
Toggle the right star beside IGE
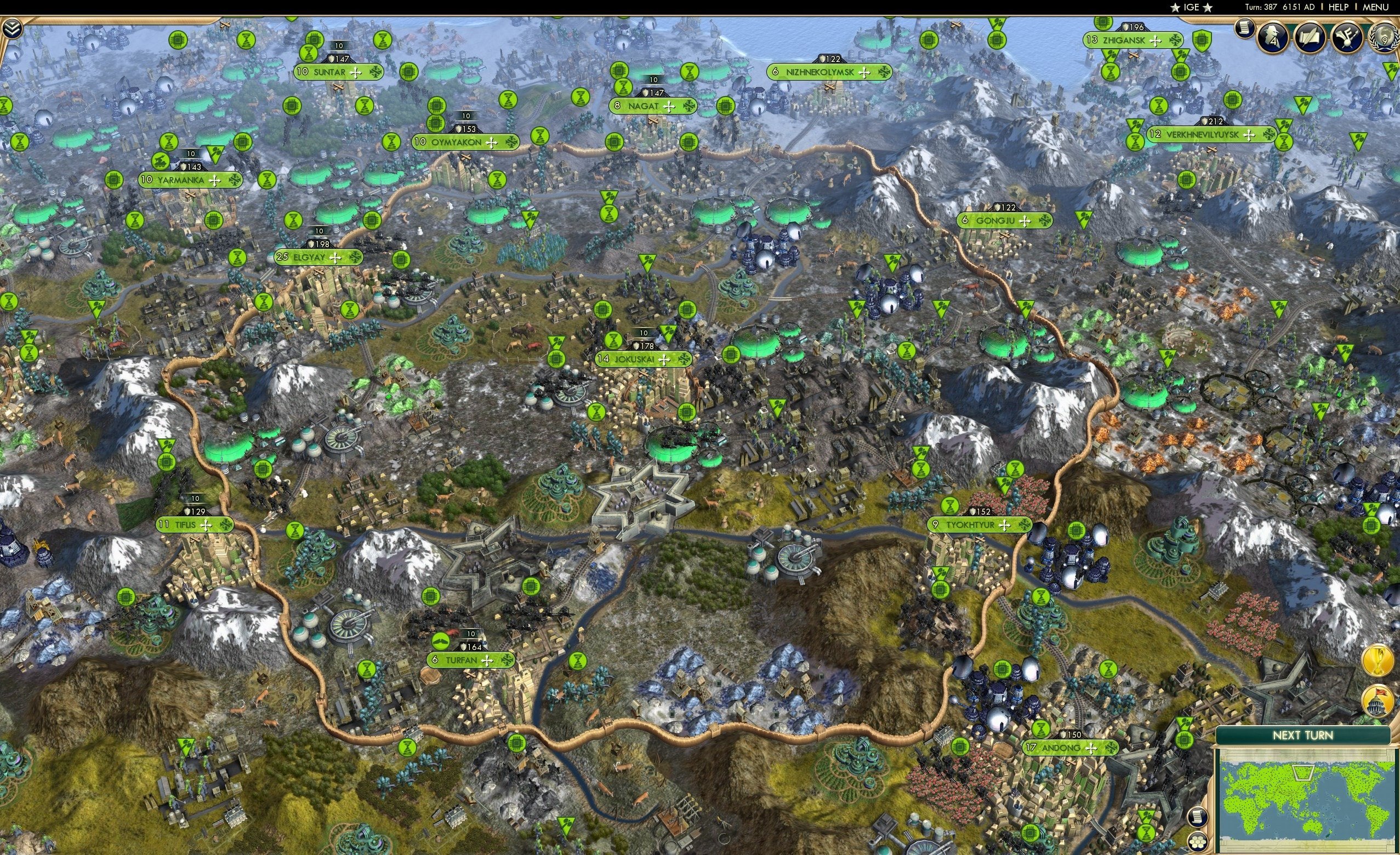tap(1208, 7)
